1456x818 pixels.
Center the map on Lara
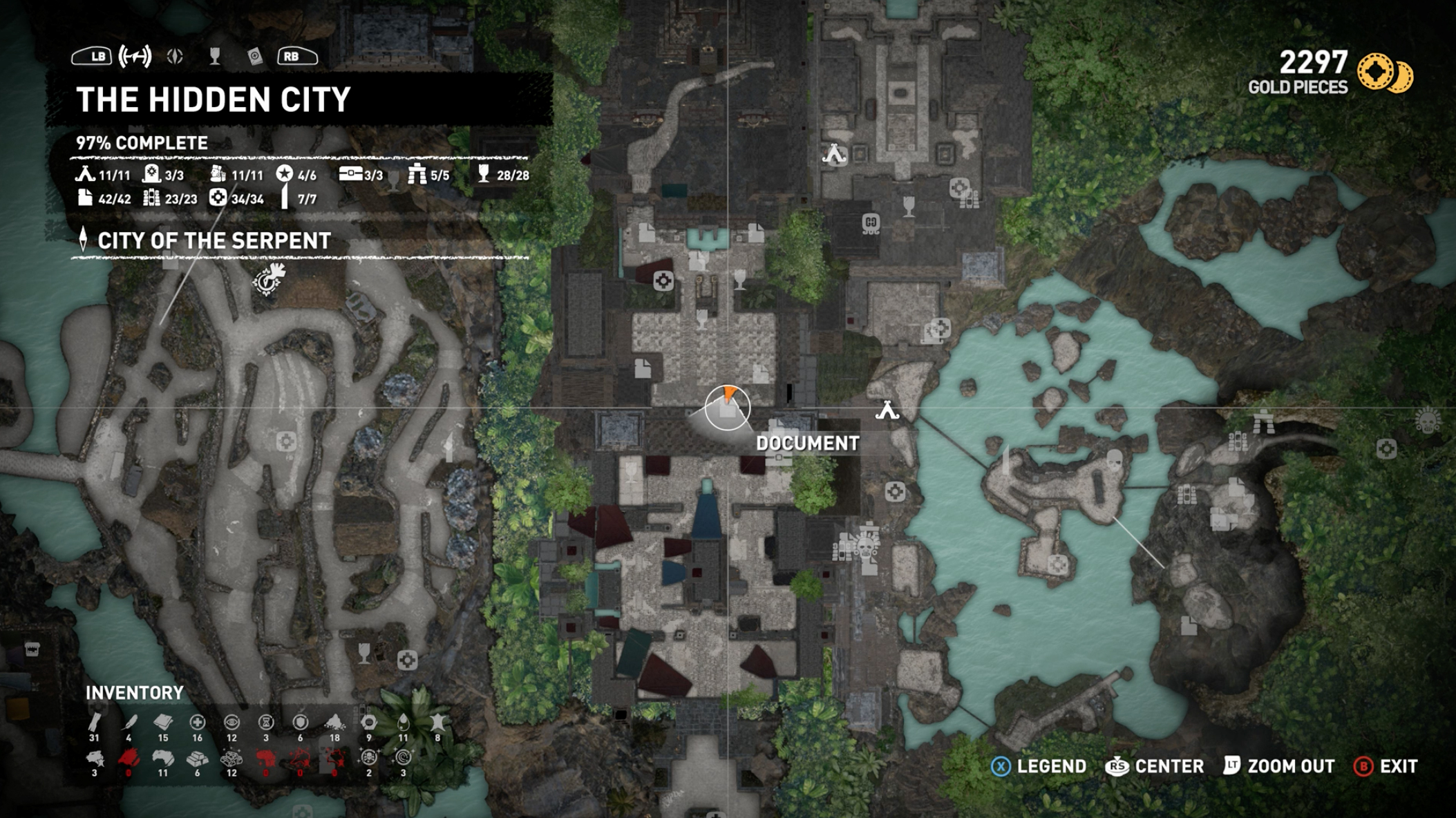click(x=1155, y=766)
